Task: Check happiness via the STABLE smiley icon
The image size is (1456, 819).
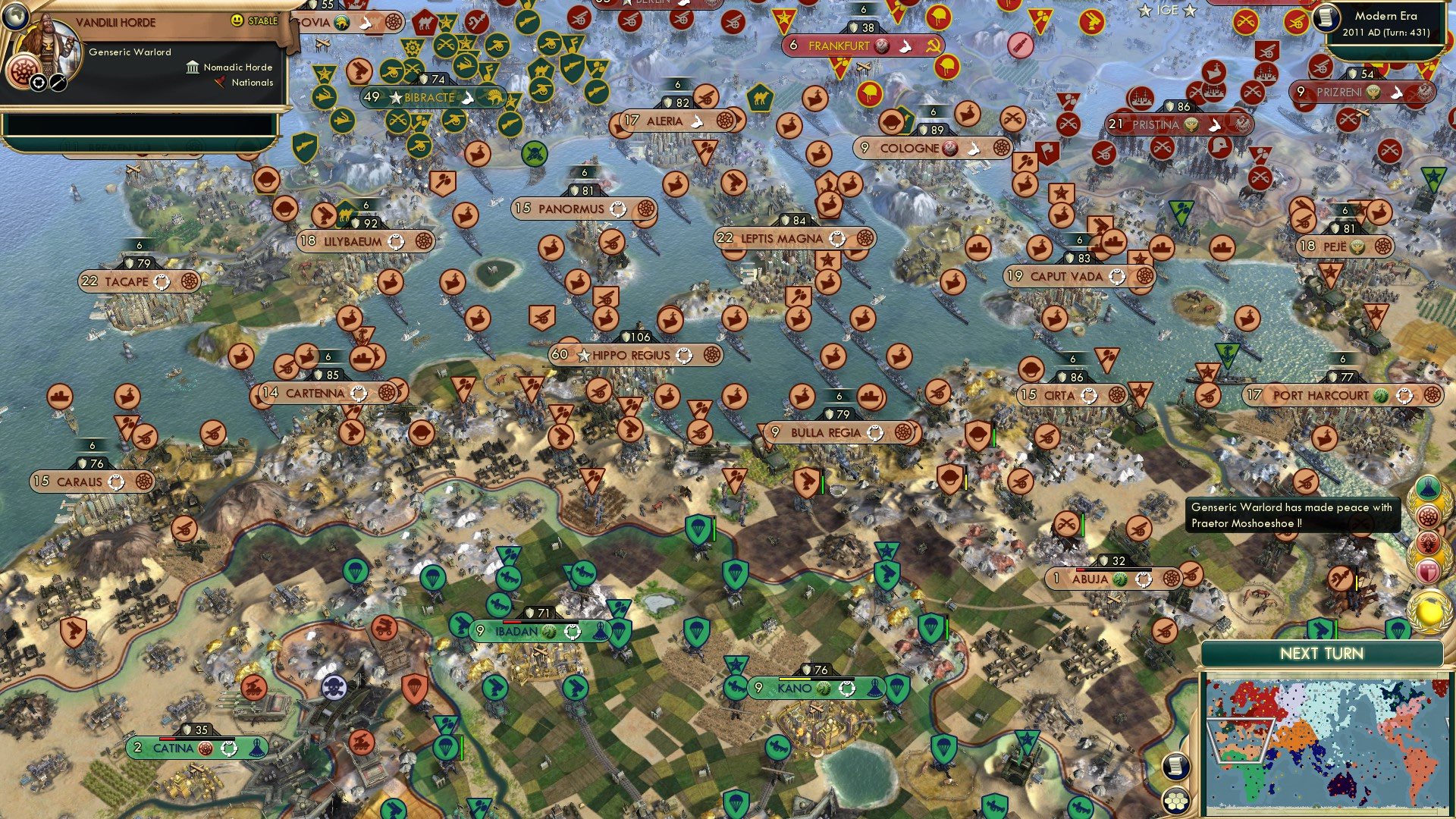Action: click(238, 20)
